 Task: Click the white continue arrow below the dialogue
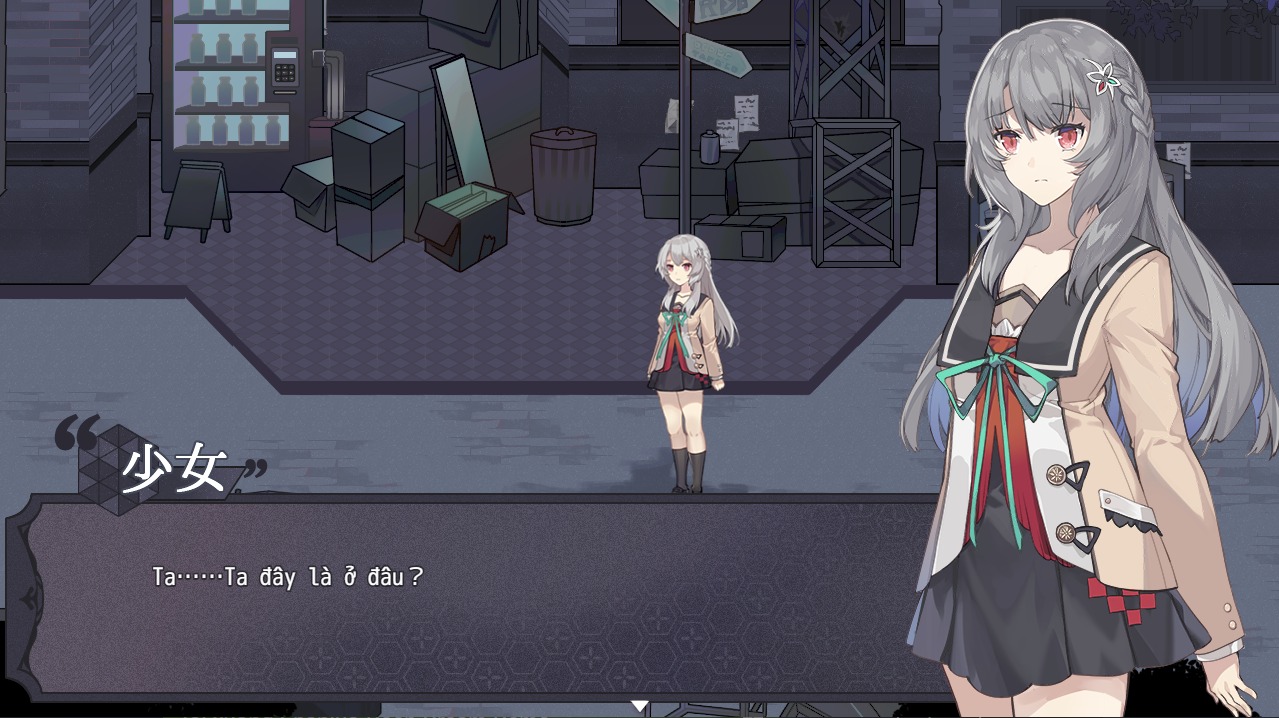click(639, 707)
